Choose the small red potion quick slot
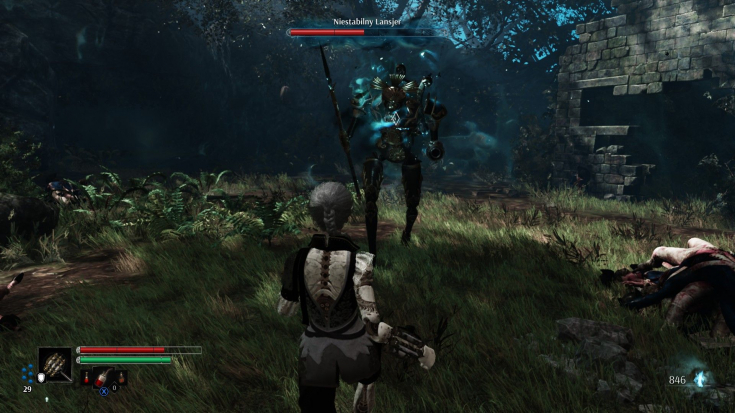Viewport: 735px width, 413px height. click(x=86, y=376)
